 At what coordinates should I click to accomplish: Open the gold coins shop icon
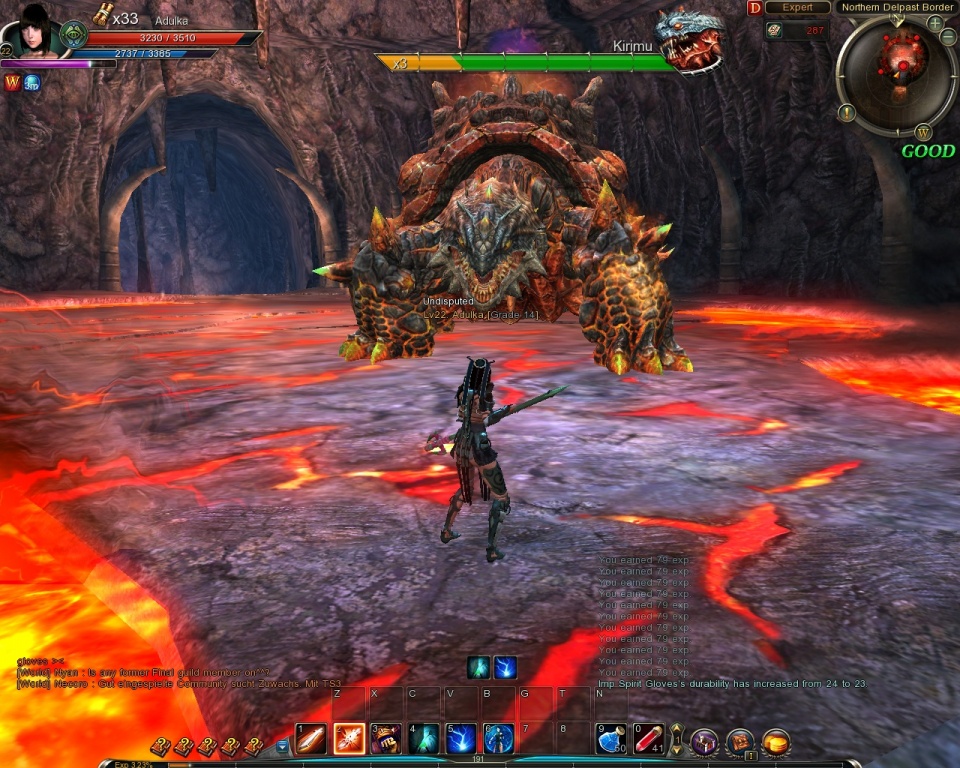[776, 742]
